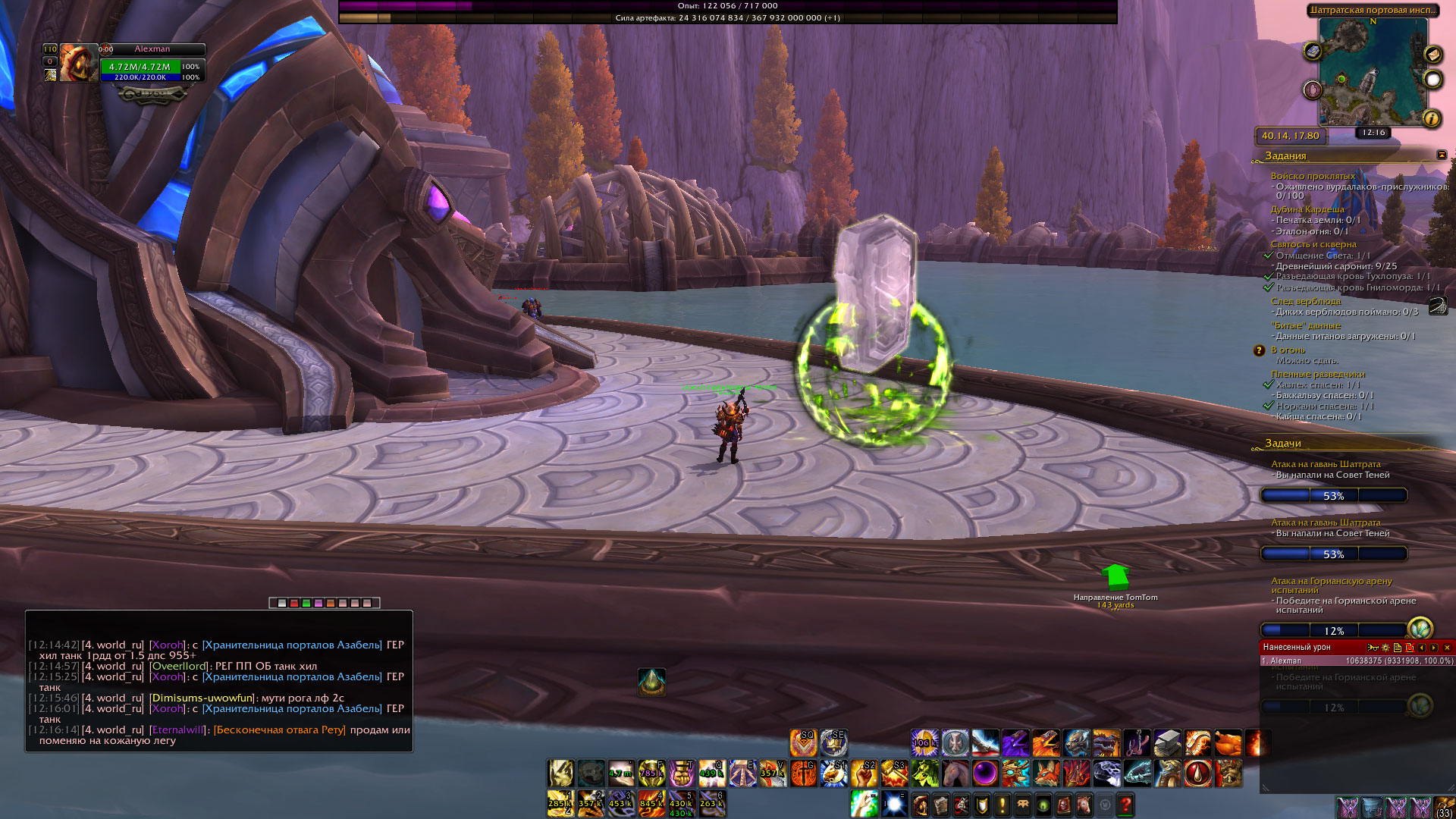Select the 'В огонь' quest in tracker
The image size is (1456, 819).
(x=1288, y=350)
